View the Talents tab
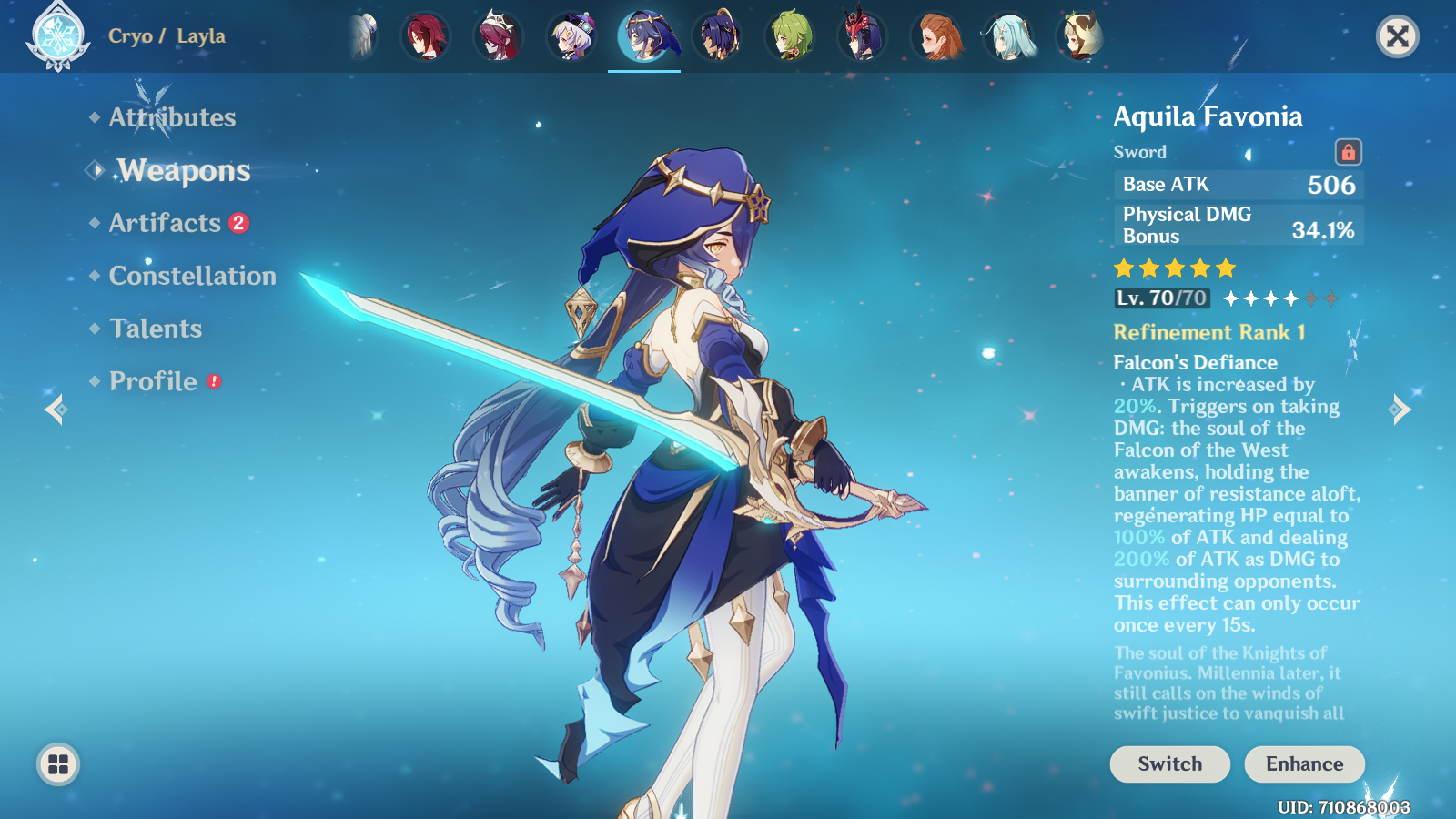 [x=154, y=329]
